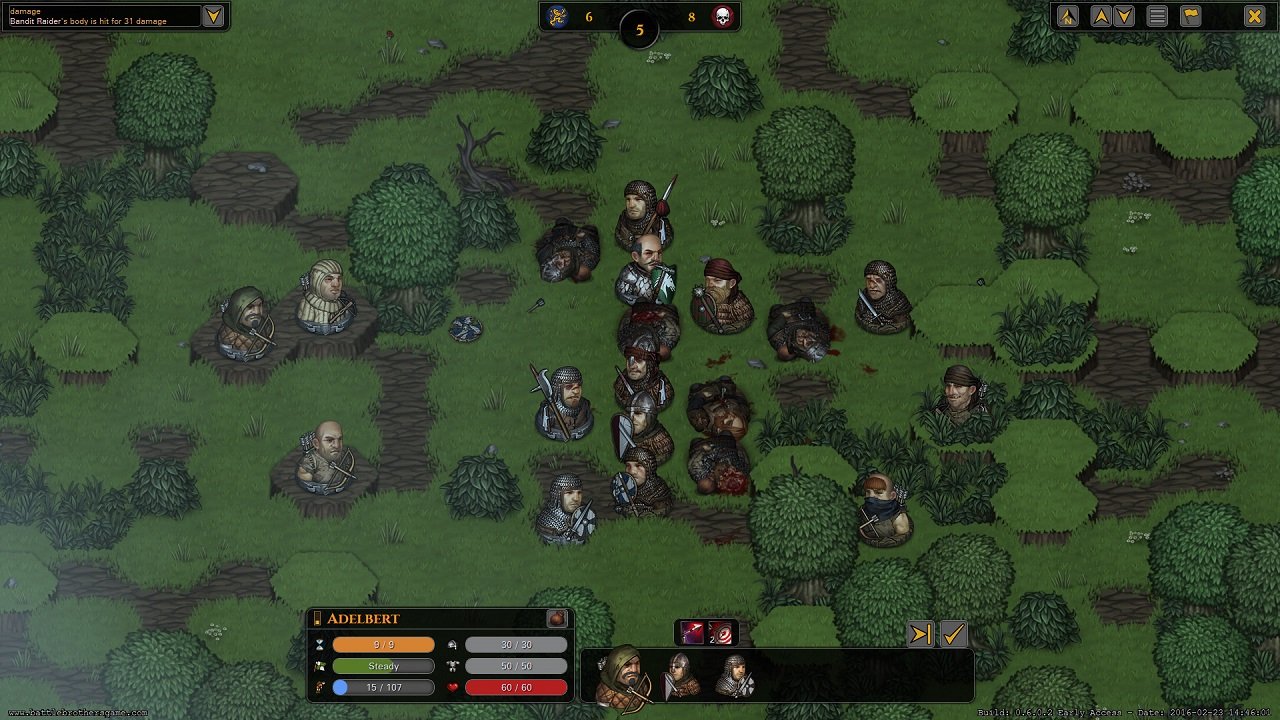Use the aimed shot target skill
This screenshot has width=1280, height=720.
click(x=719, y=633)
